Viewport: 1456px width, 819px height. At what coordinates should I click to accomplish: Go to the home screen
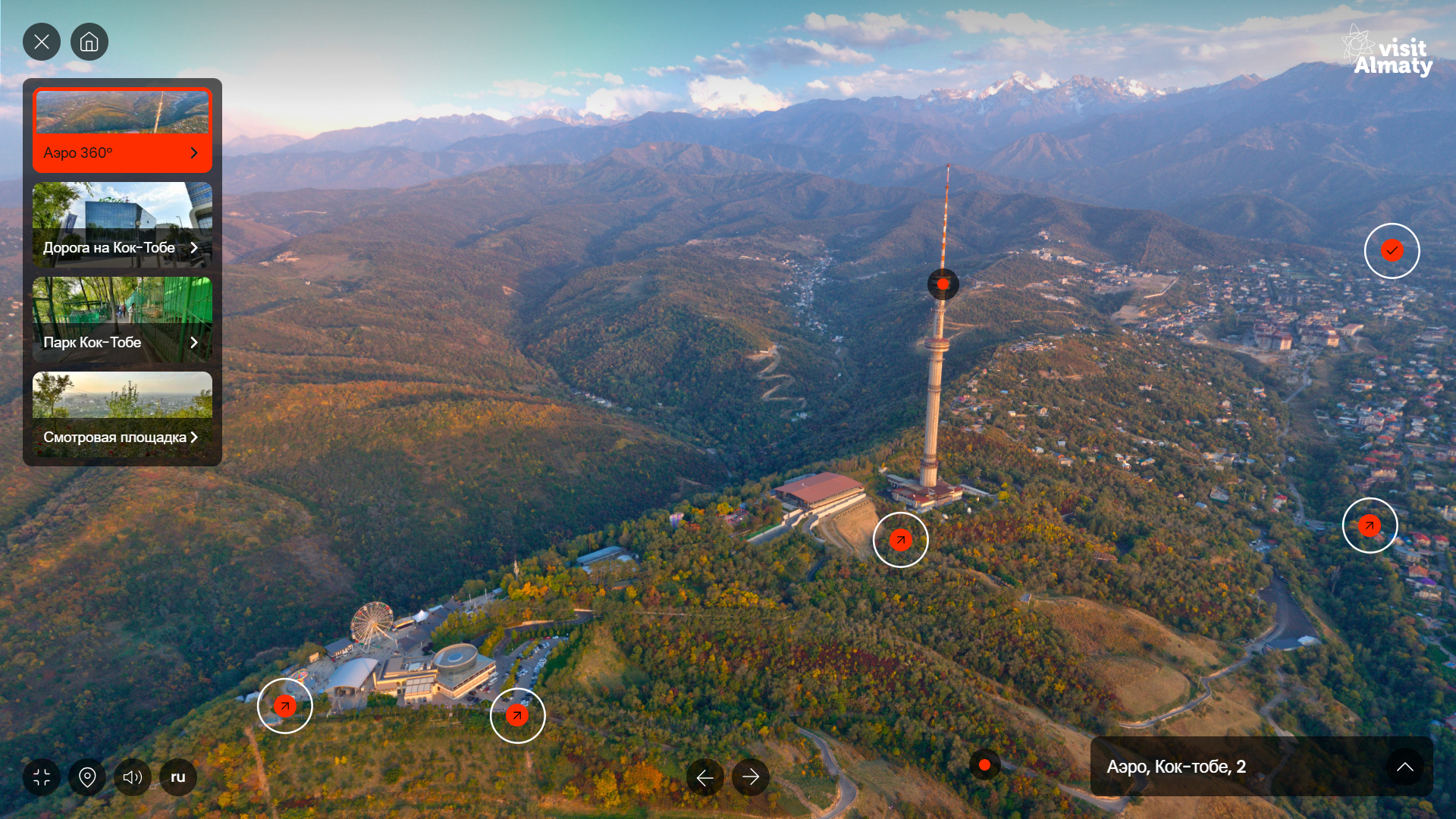point(89,42)
